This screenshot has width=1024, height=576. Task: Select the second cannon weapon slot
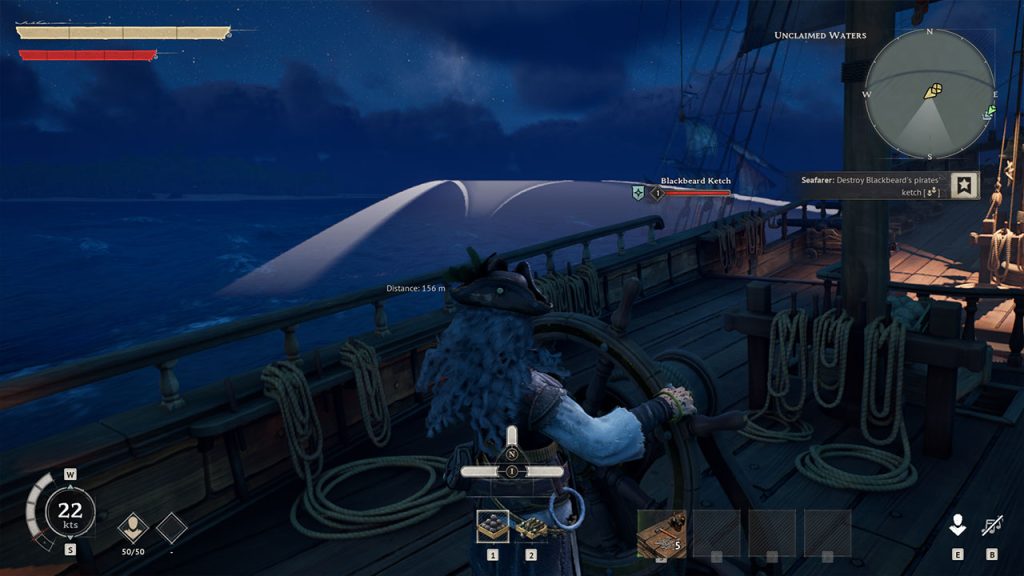(x=531, y=526)
